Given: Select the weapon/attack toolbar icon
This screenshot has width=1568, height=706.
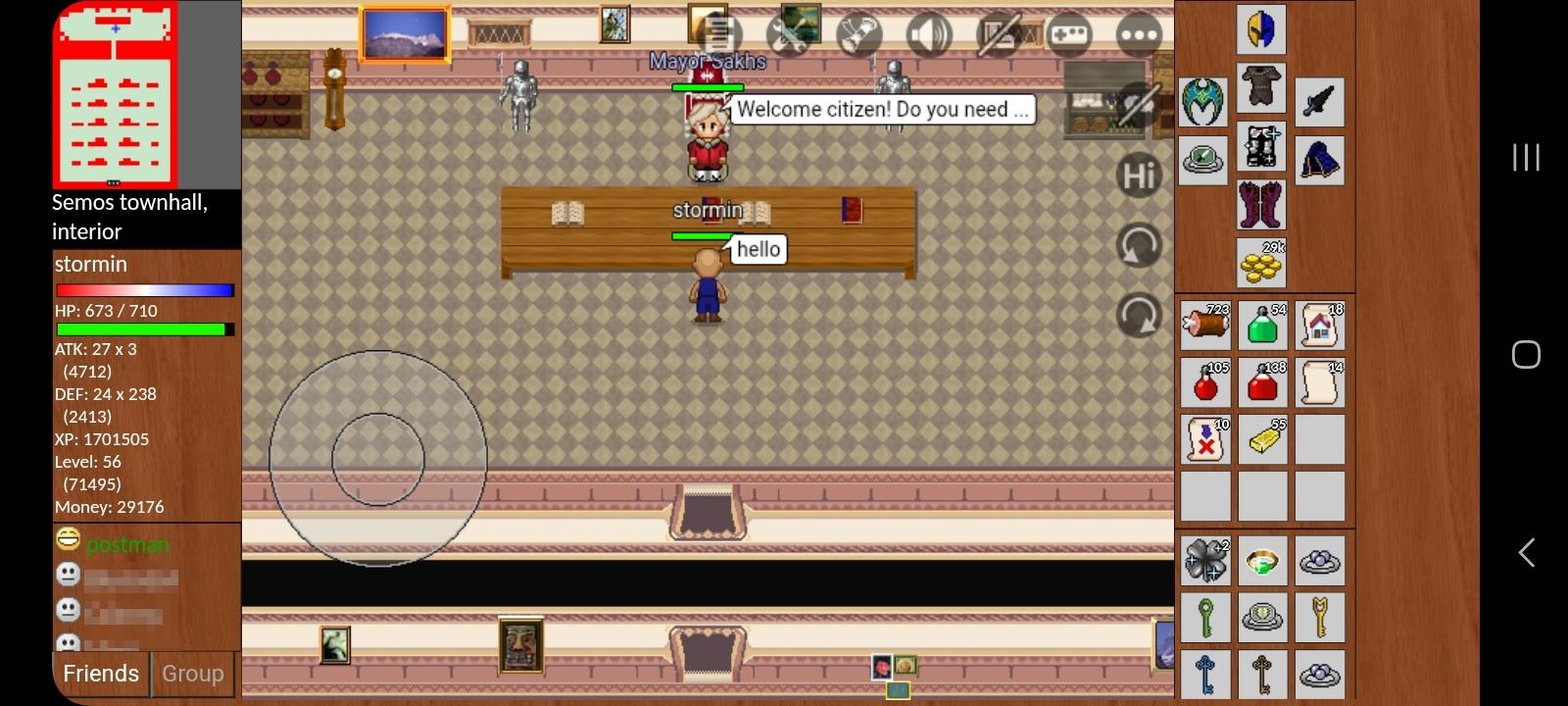Looking at the screenshot, I should tap(857, 34).
